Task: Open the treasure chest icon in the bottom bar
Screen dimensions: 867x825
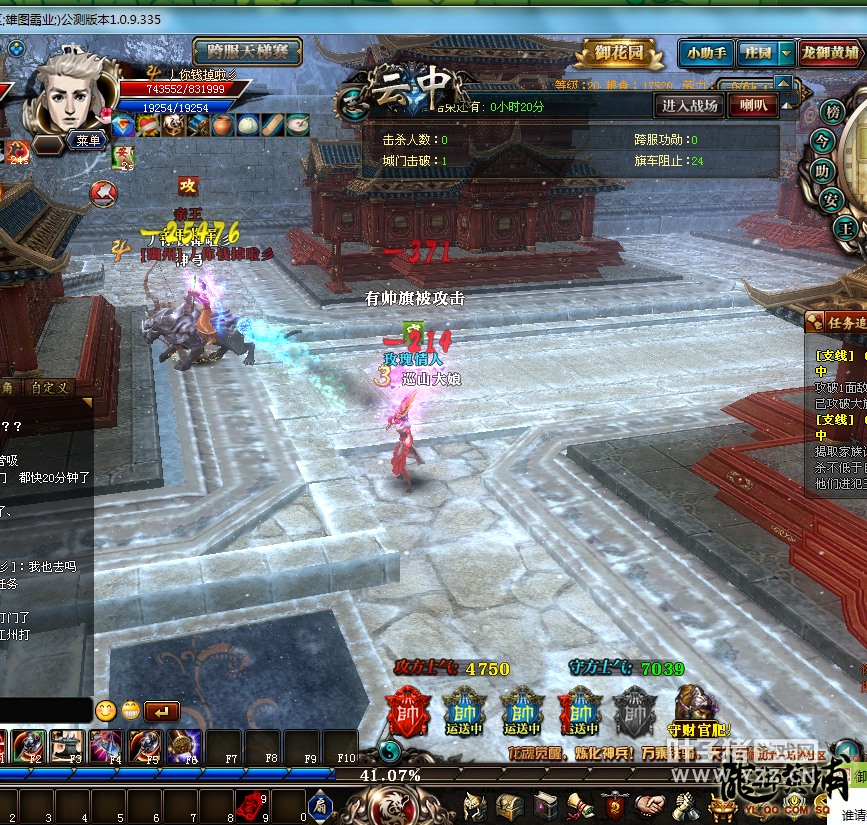Action: coord(510,805)
